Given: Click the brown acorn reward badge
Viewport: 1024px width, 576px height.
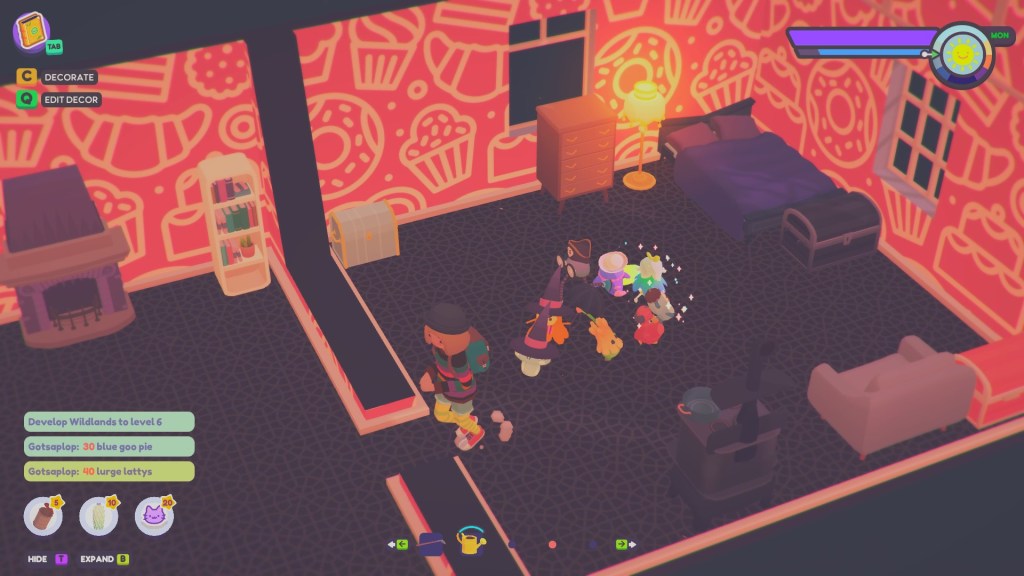Looking at the screenshot, I should click(43, 516).
